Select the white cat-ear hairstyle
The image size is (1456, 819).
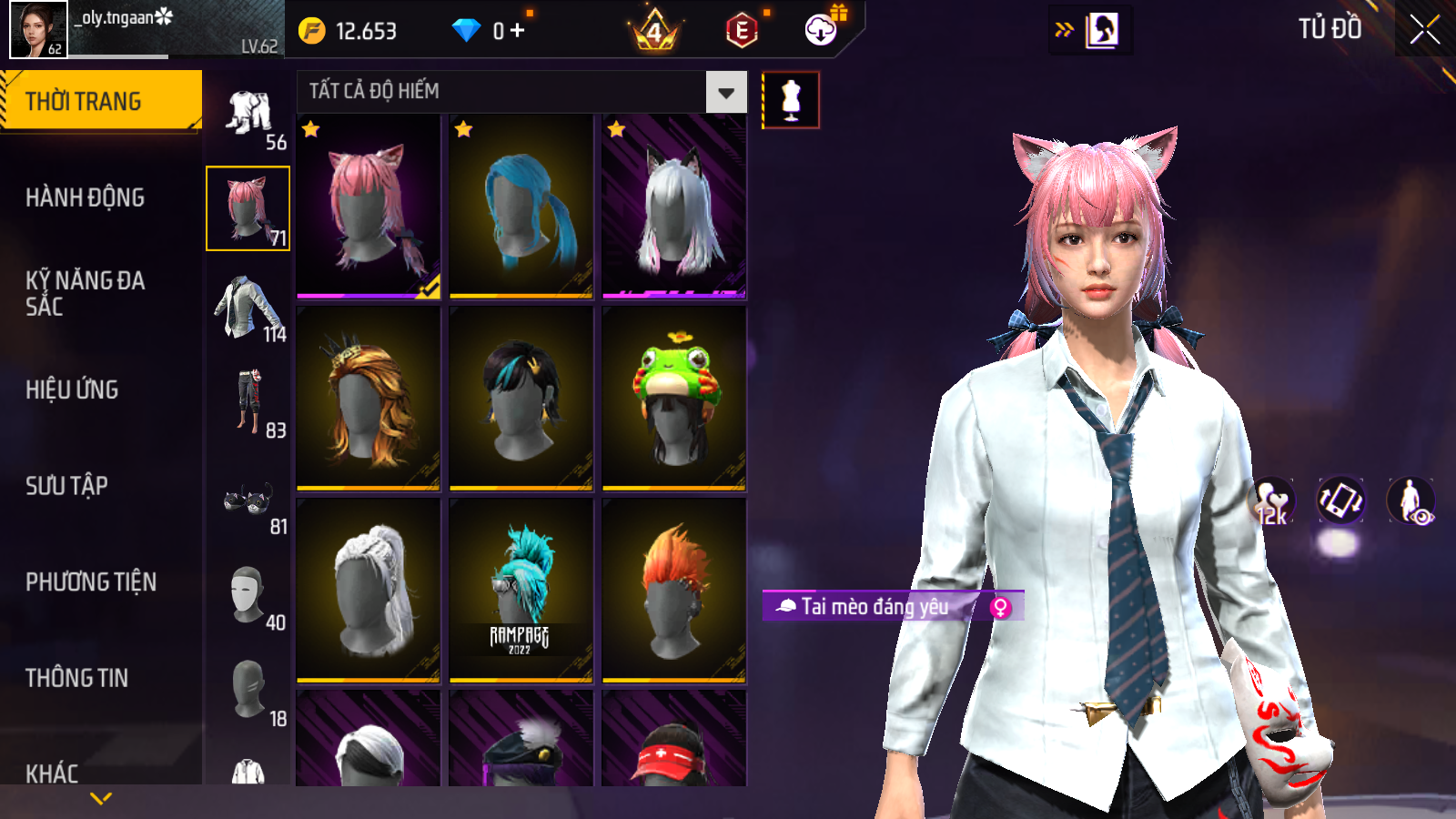(674, 207)
